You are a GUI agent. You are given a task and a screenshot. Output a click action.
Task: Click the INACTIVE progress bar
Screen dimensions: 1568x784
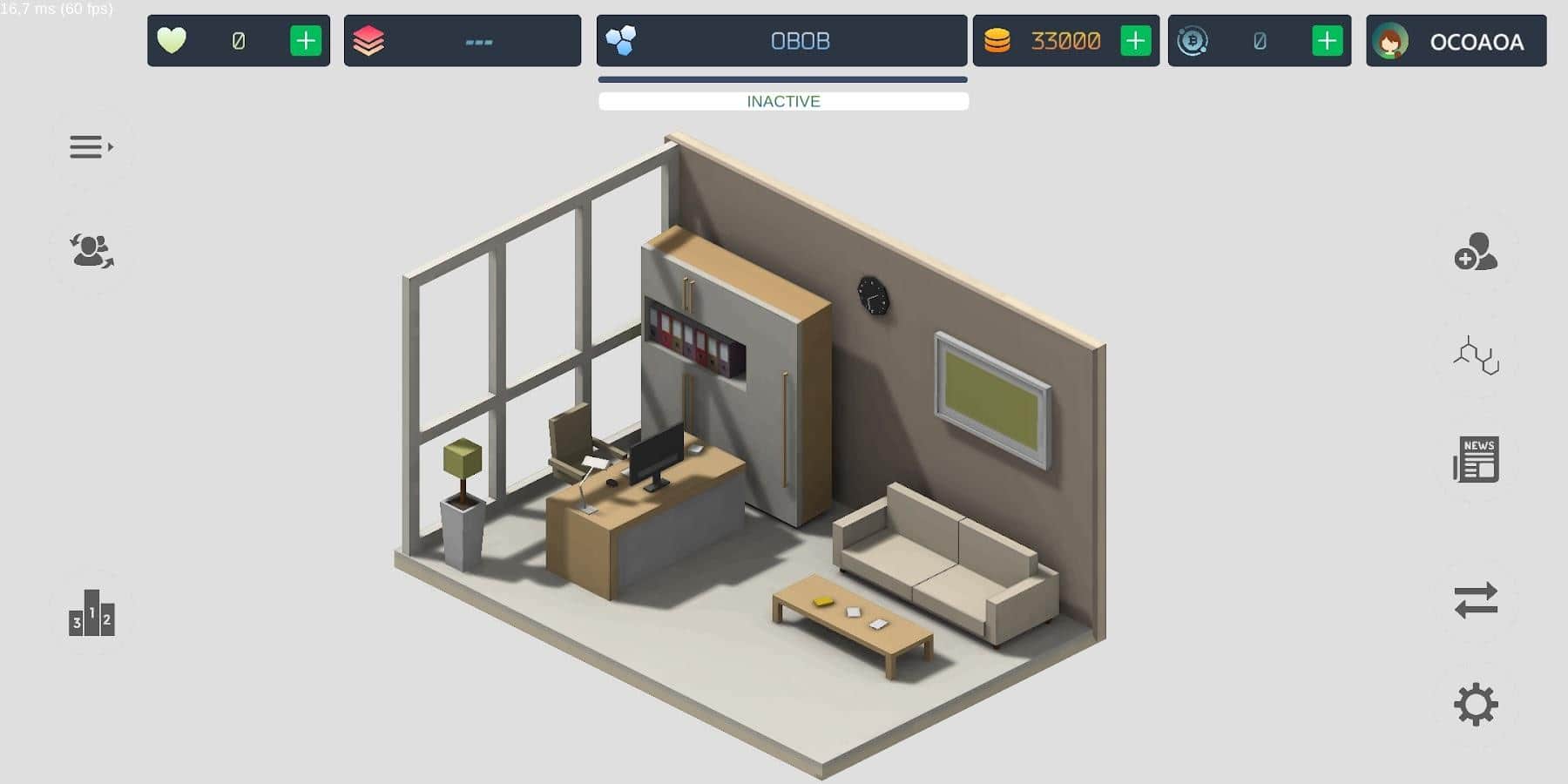pyautogui.click(x=782, y=101)
